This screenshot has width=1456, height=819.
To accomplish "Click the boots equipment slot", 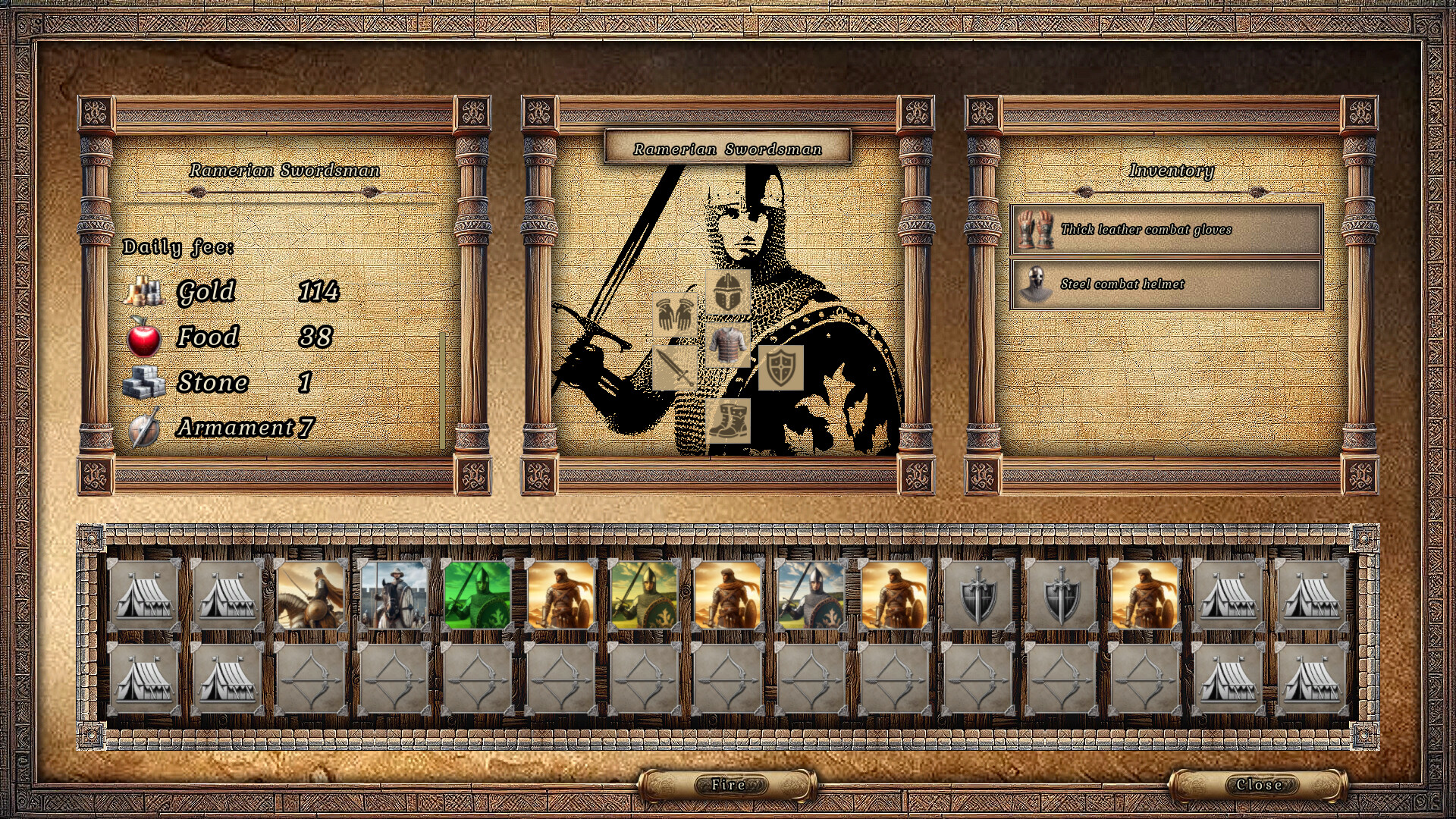I will click(x=730, y=422).
